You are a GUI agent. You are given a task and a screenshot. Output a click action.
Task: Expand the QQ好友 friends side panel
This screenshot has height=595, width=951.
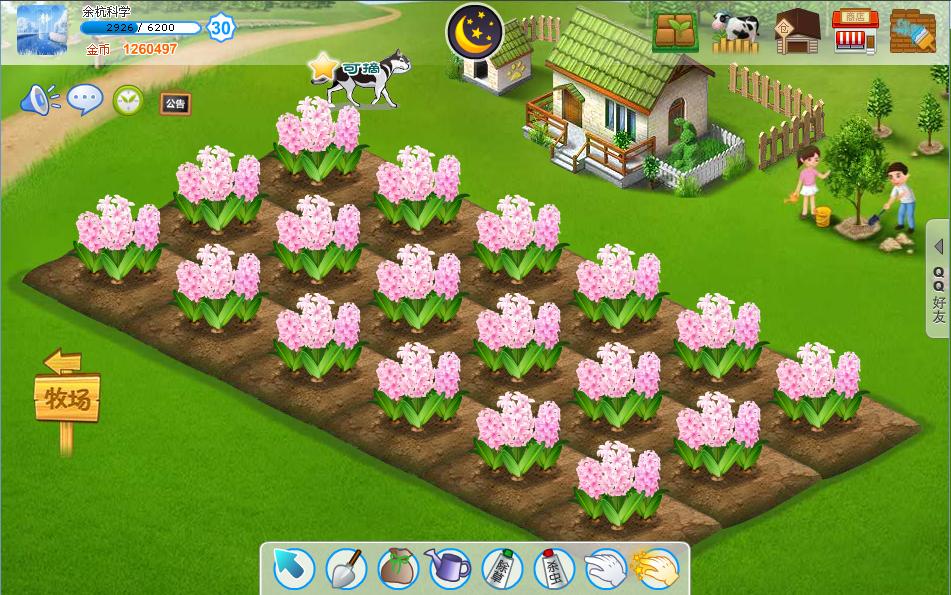(938, 280)
